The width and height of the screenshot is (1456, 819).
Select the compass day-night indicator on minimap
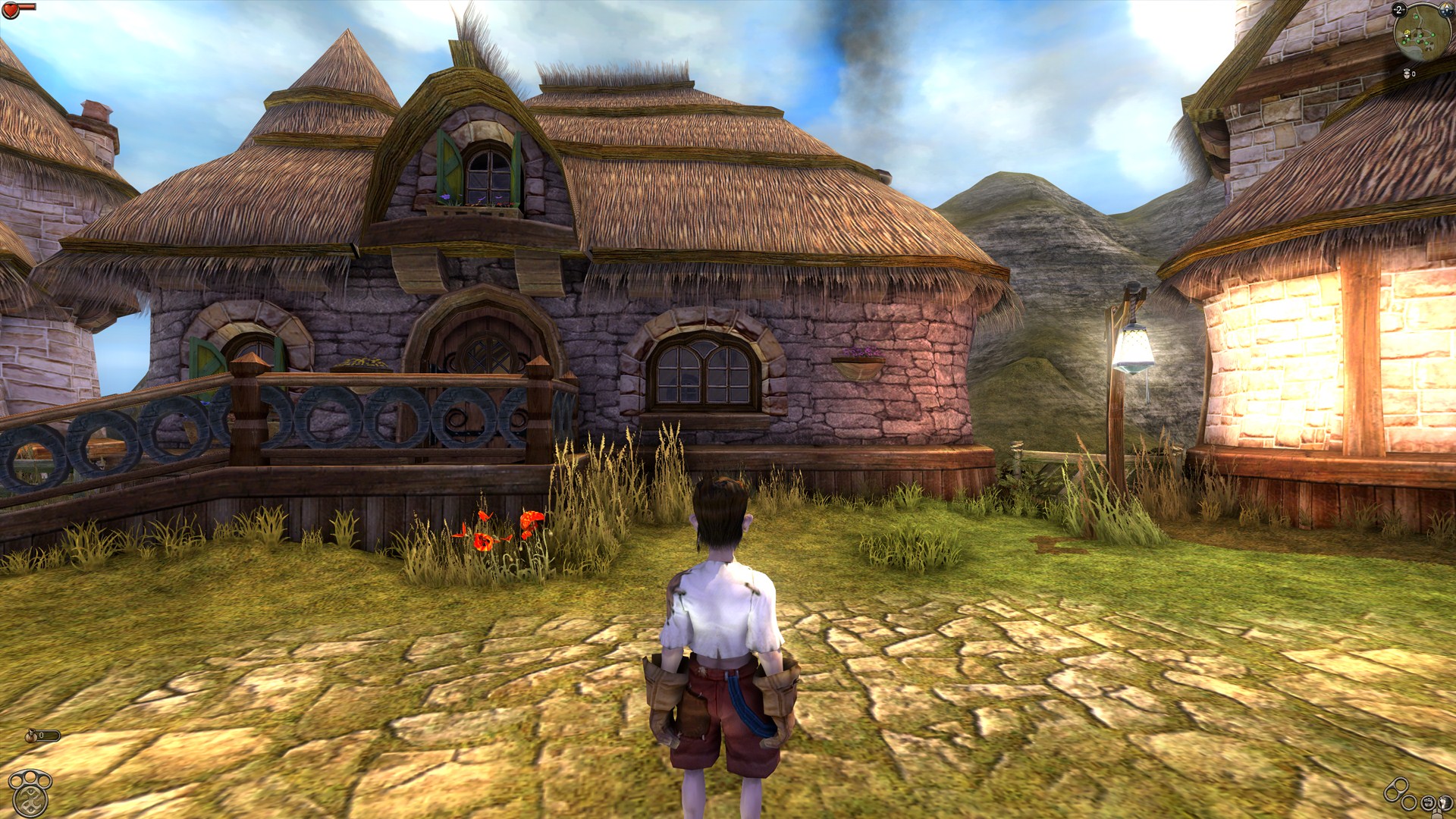click(1446, 9)
